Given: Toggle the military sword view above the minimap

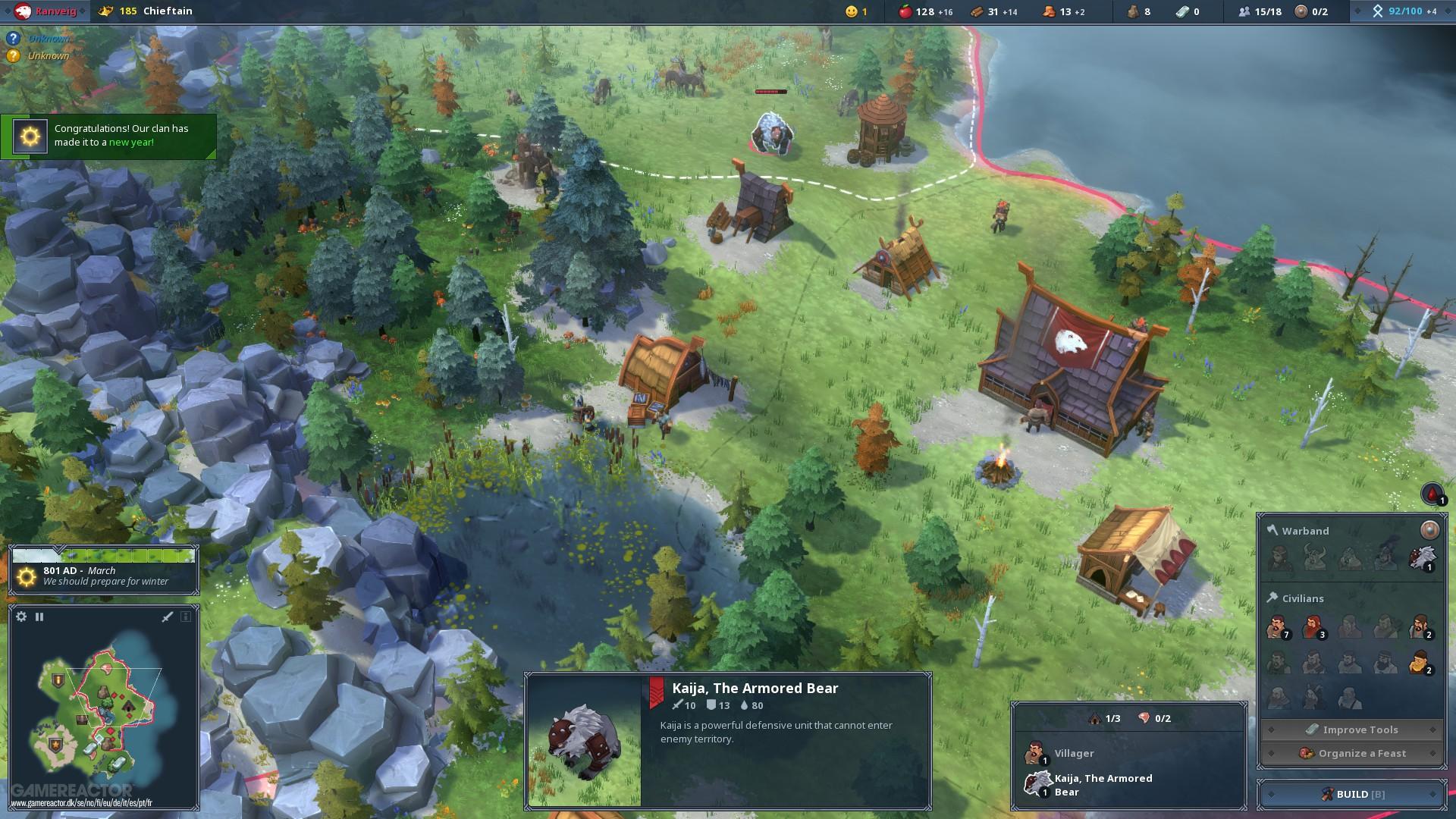Looking at the screenshot, I should (x=166, y=617).
